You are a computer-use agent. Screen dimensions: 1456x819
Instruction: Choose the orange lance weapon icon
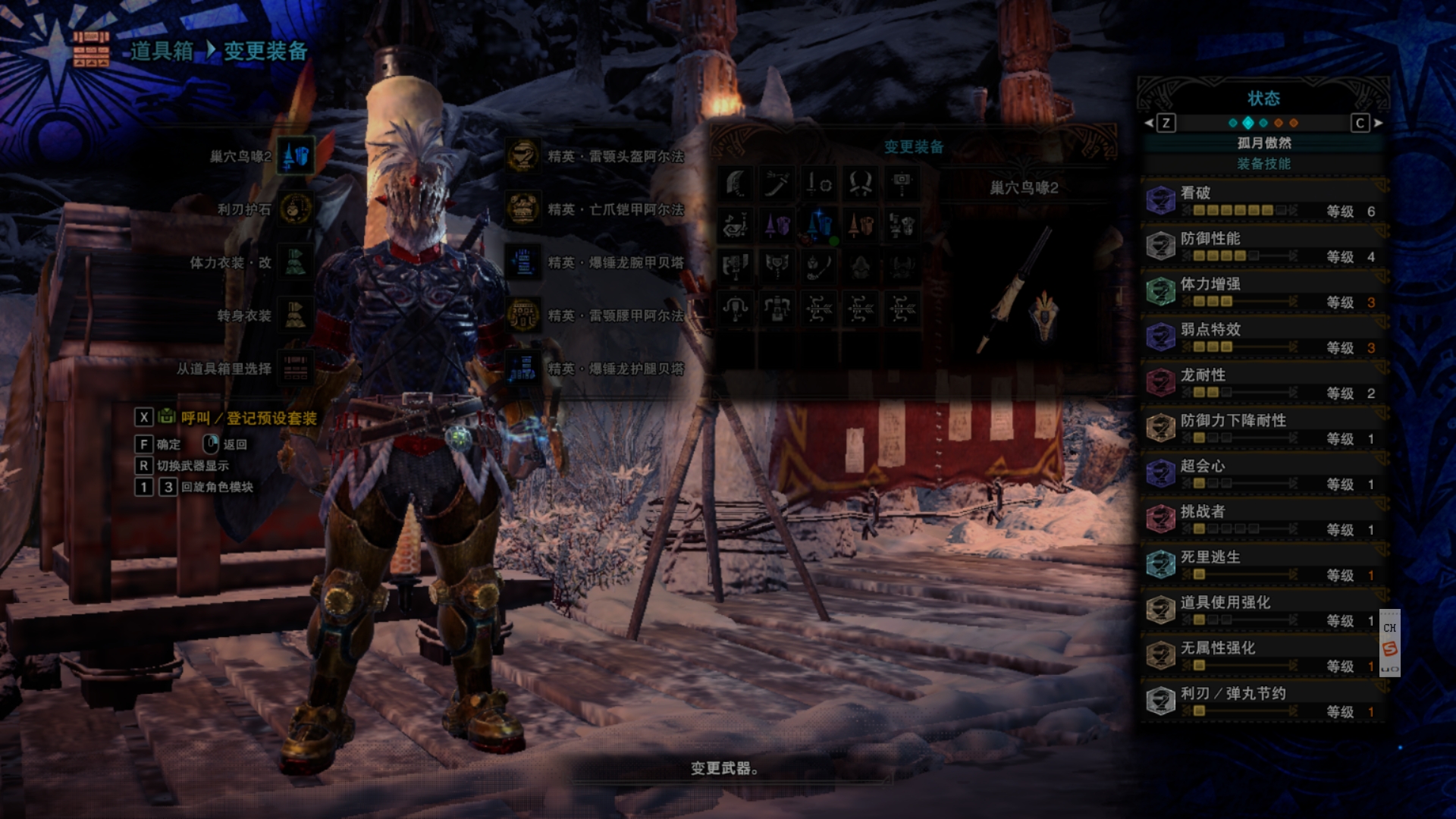coord(861,225)
